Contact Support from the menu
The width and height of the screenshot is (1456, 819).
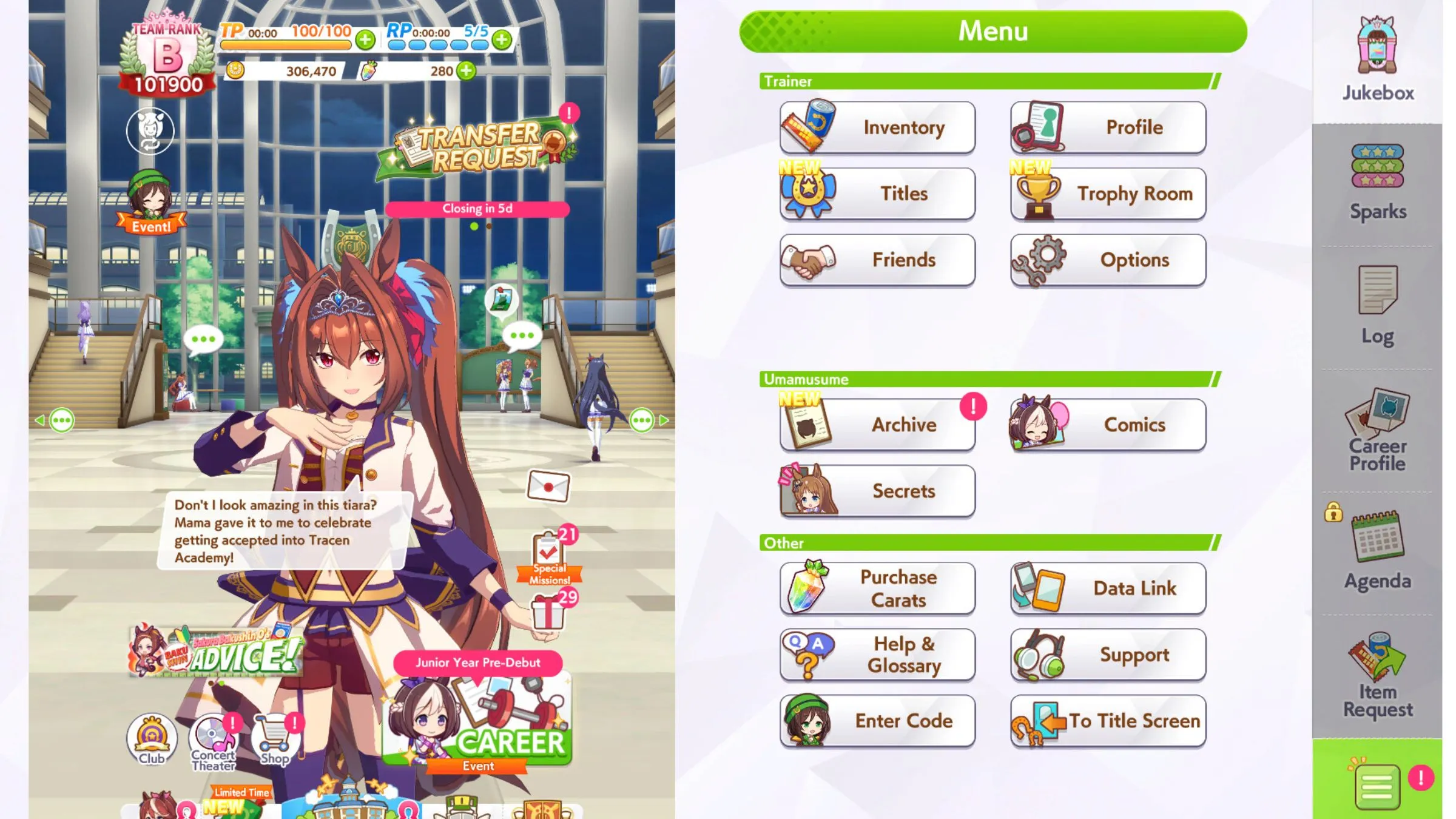pyautogui.click(x=1108, y=655)
